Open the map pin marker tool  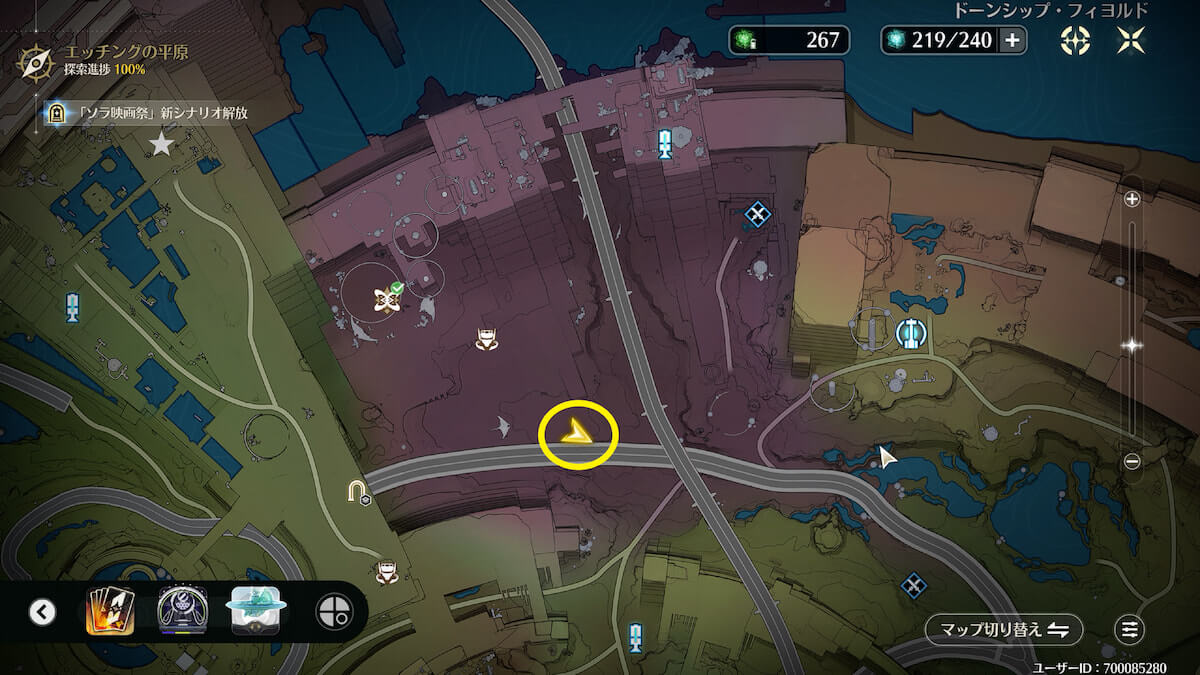coord(332,612)
